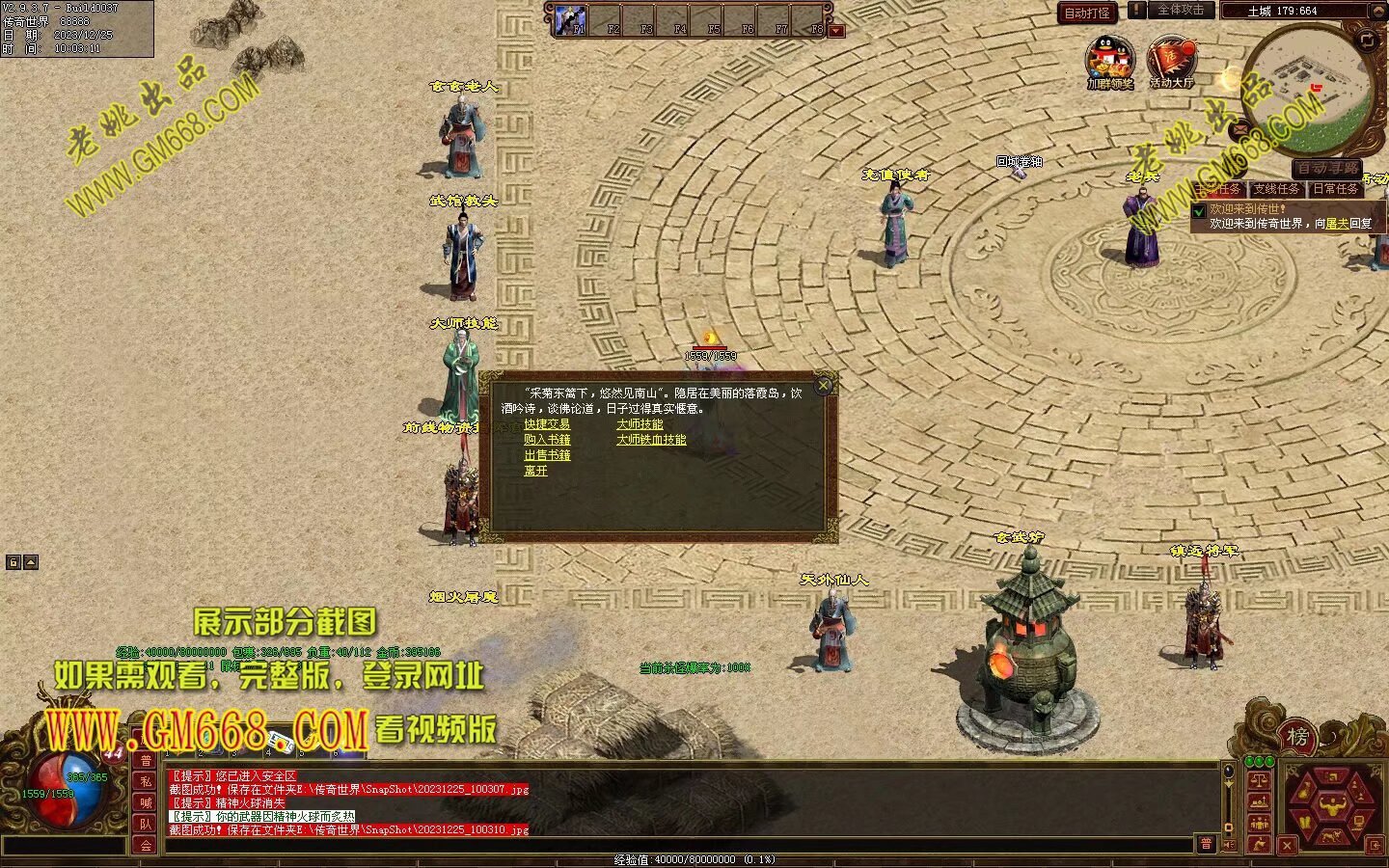
Task: Open the 活动大厅 events hall icon
Action: click(x=1171, y=60)
